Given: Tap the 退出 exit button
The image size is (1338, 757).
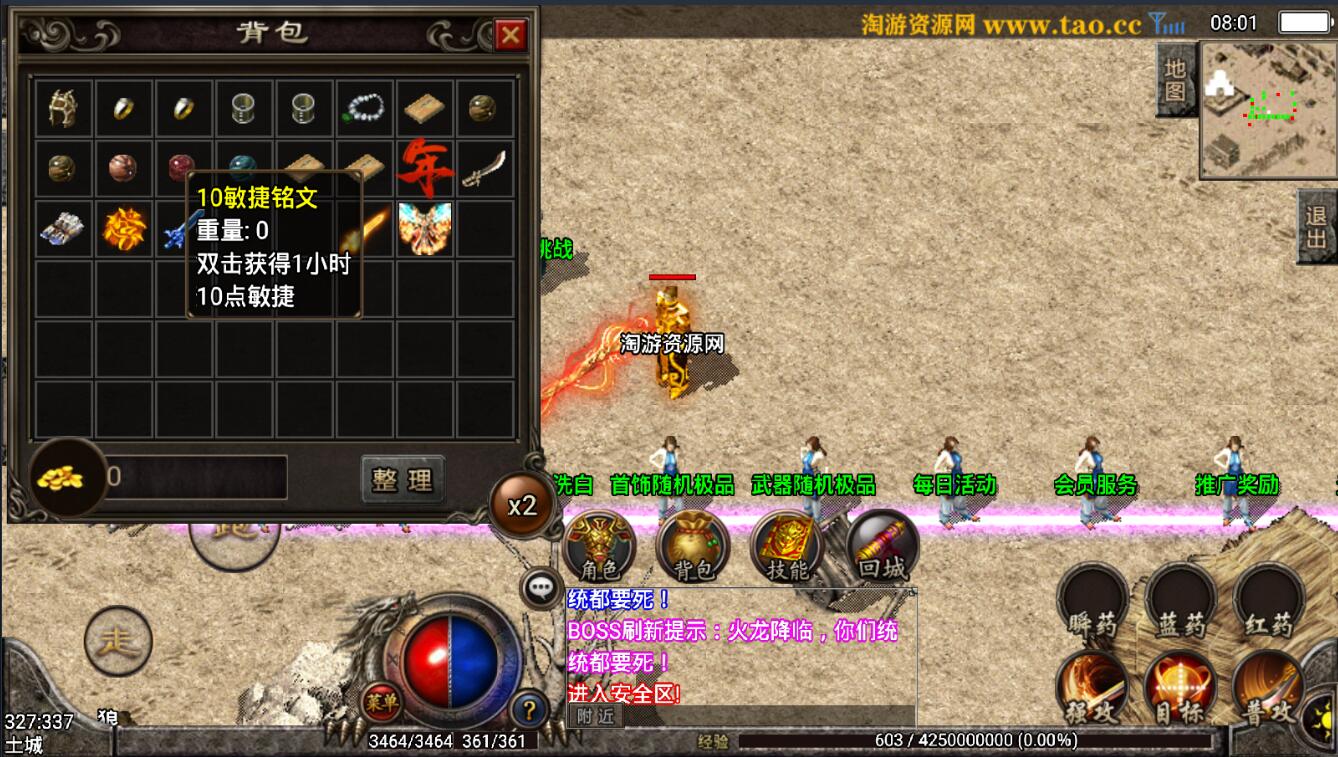Looking at the screenshot, I should (x=1316, y=226).
